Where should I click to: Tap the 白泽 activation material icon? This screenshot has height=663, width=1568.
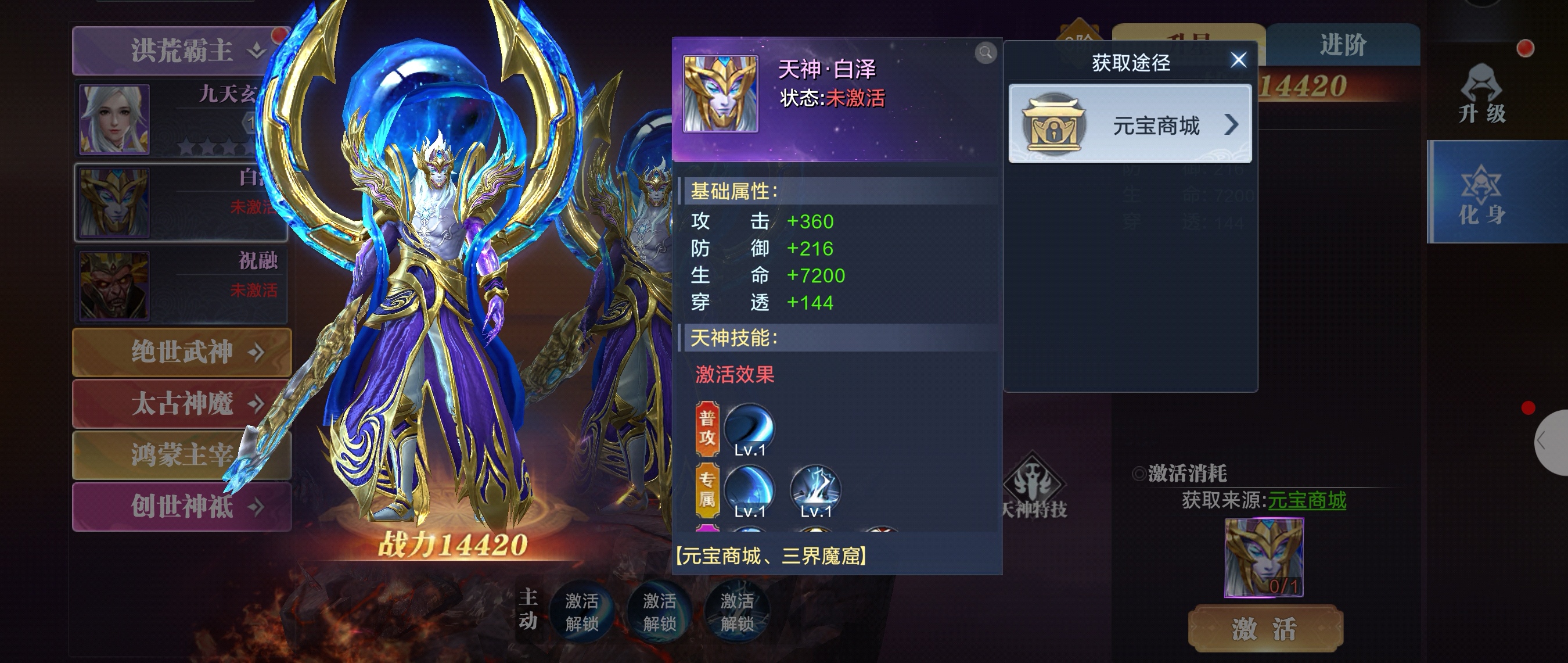(x=1264, y=557)
